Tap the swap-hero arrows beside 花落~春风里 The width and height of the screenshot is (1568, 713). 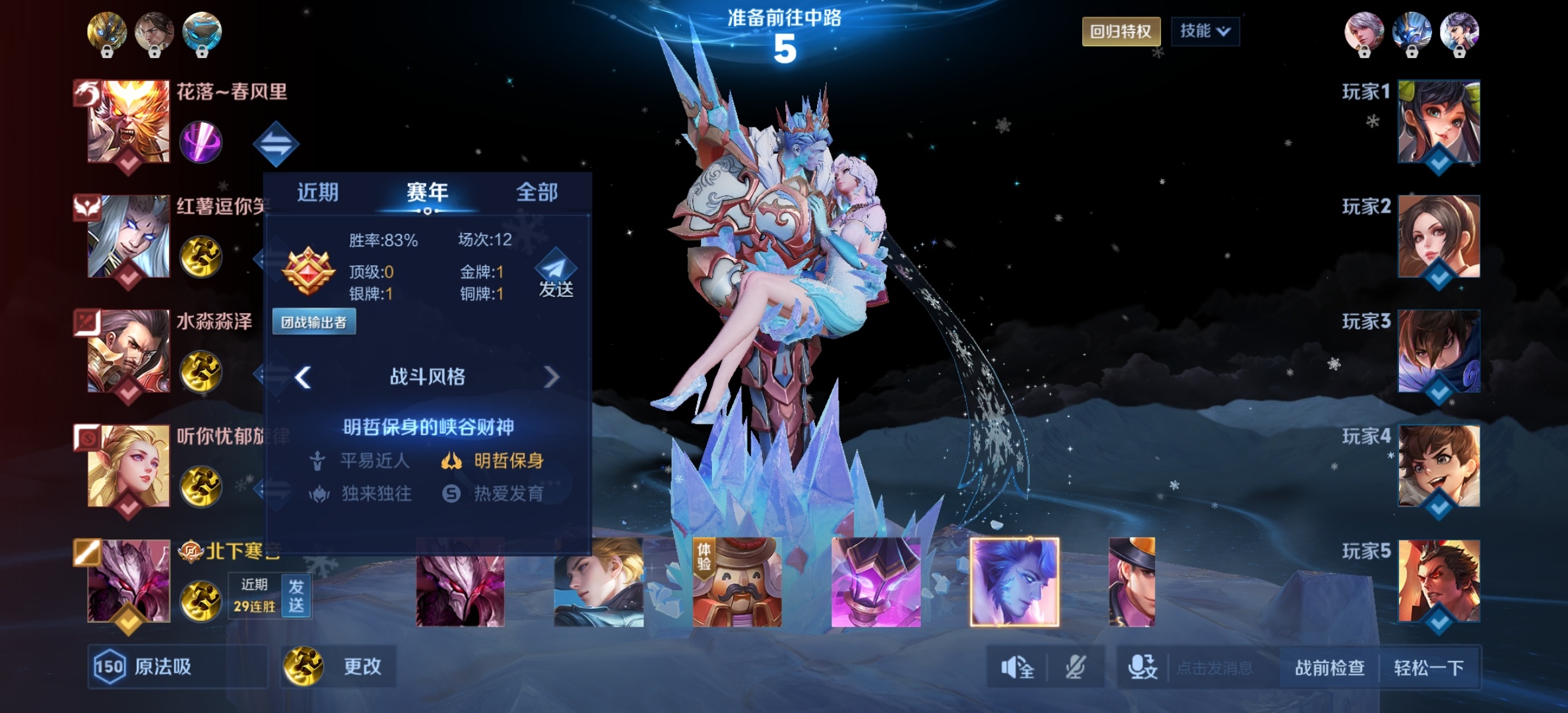tap(276, 144)
